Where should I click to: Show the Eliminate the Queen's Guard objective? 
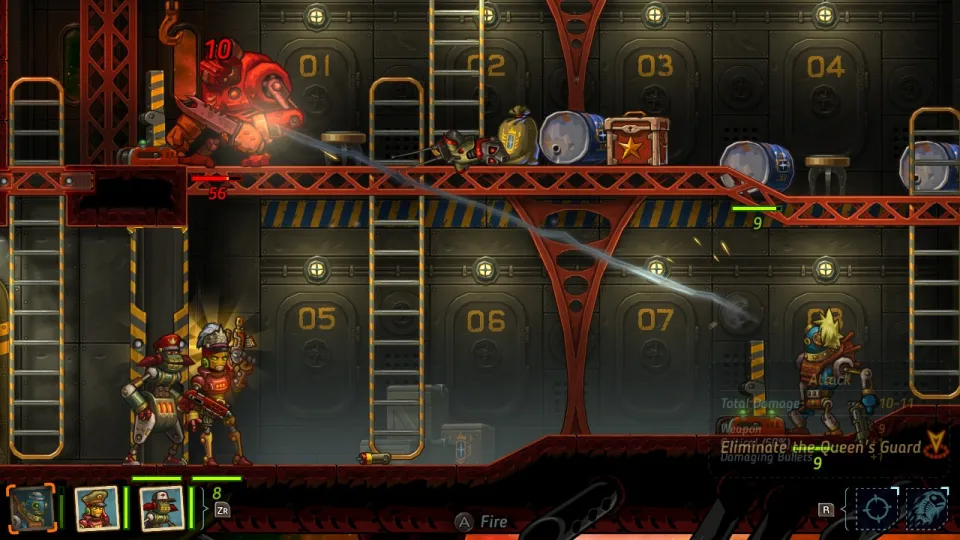[820, 447]
